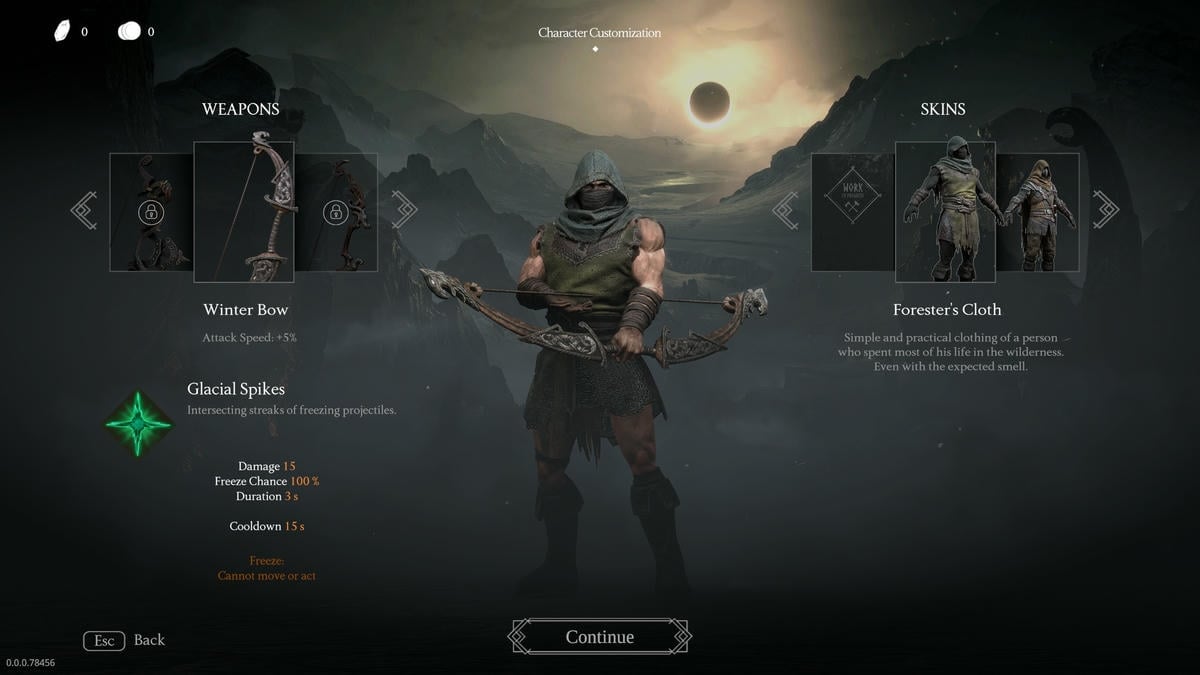The image size is (1200, 675).
Task: Choose the locked weapon left of Winter Bow
Action: pos(151,212)
